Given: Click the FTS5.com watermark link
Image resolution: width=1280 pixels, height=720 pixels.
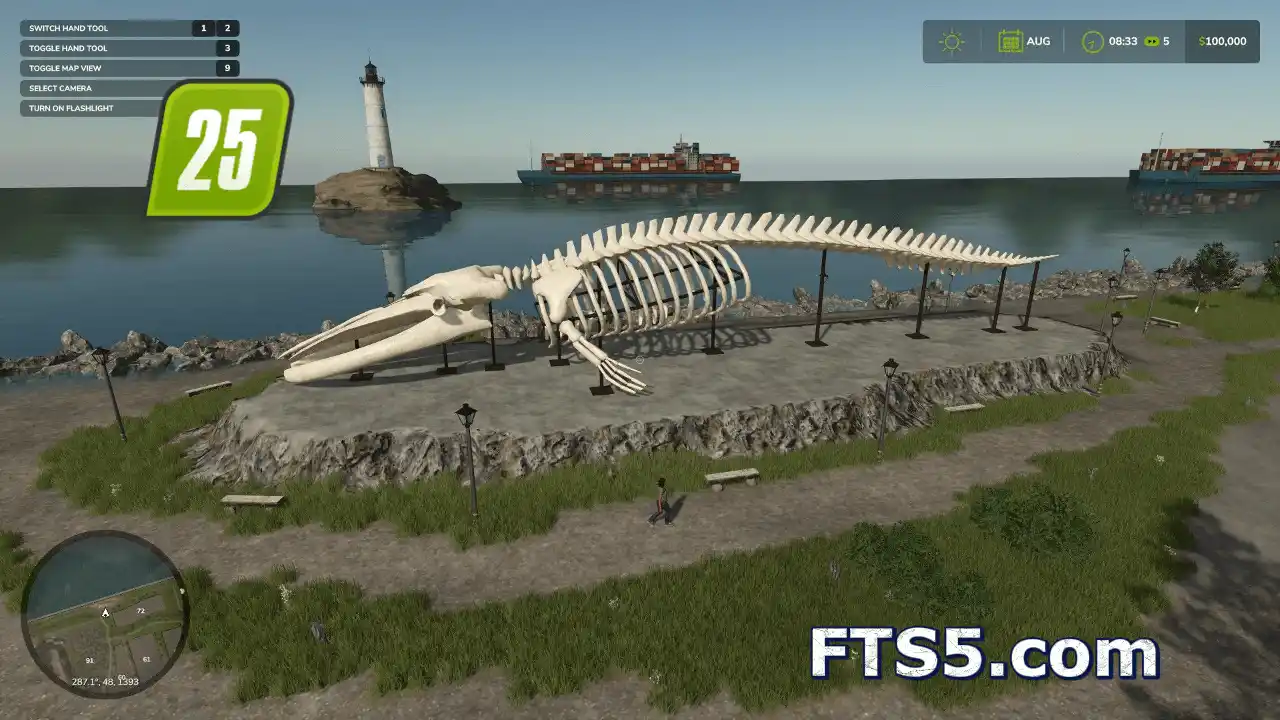Looking at the screenshot, I should click(984, 655).
